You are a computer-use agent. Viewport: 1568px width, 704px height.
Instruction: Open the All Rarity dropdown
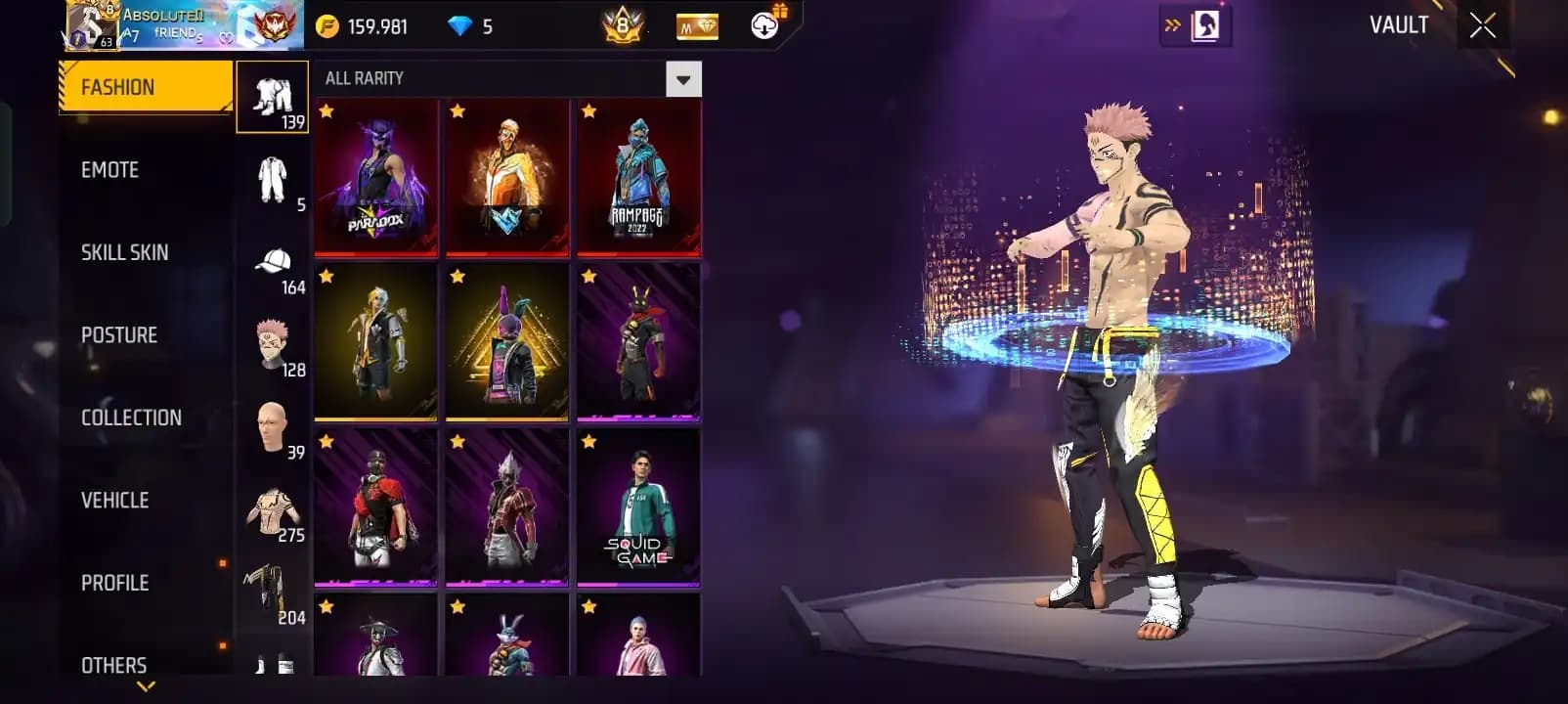point(681,78)
